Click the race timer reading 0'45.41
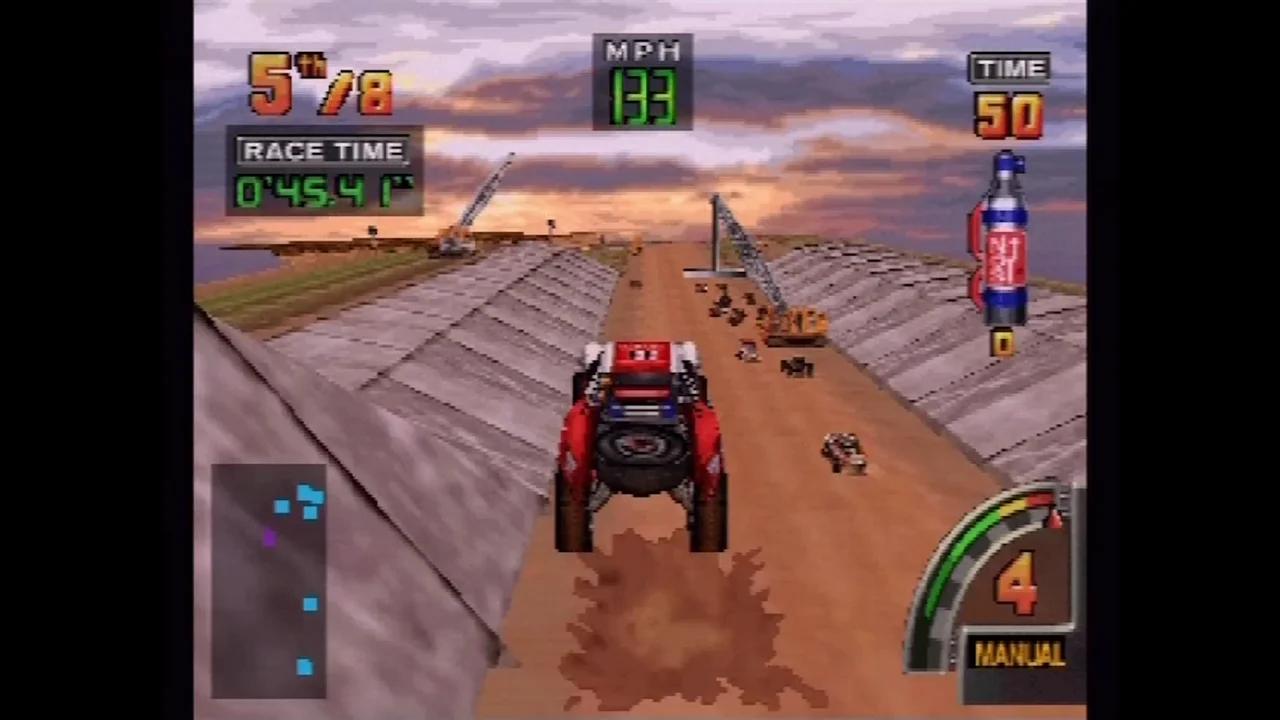This screenshot has width=1280, height=720. [320, 192]
